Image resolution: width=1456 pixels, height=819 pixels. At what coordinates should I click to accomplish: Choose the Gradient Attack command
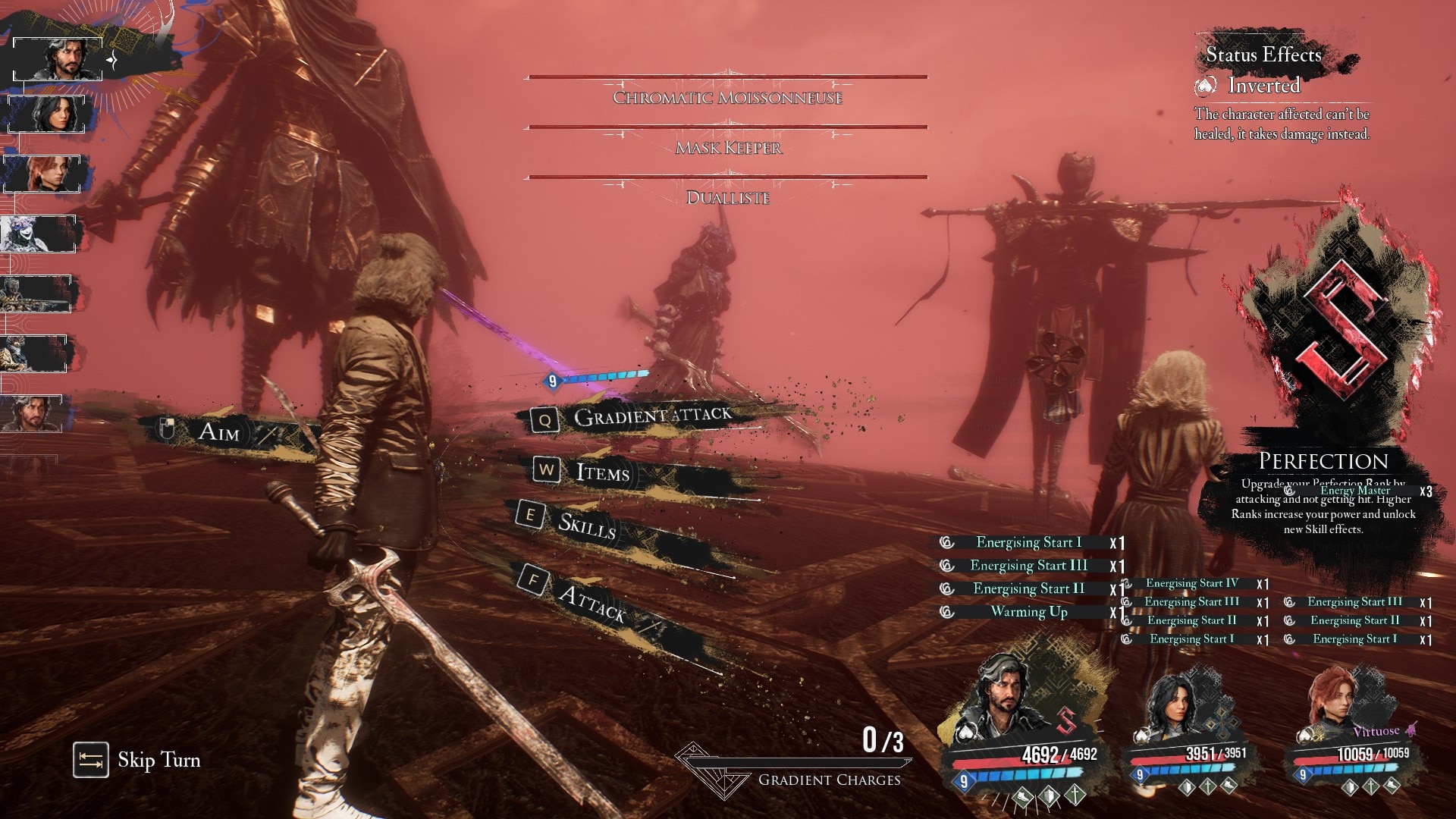click(x=651, y=416)
